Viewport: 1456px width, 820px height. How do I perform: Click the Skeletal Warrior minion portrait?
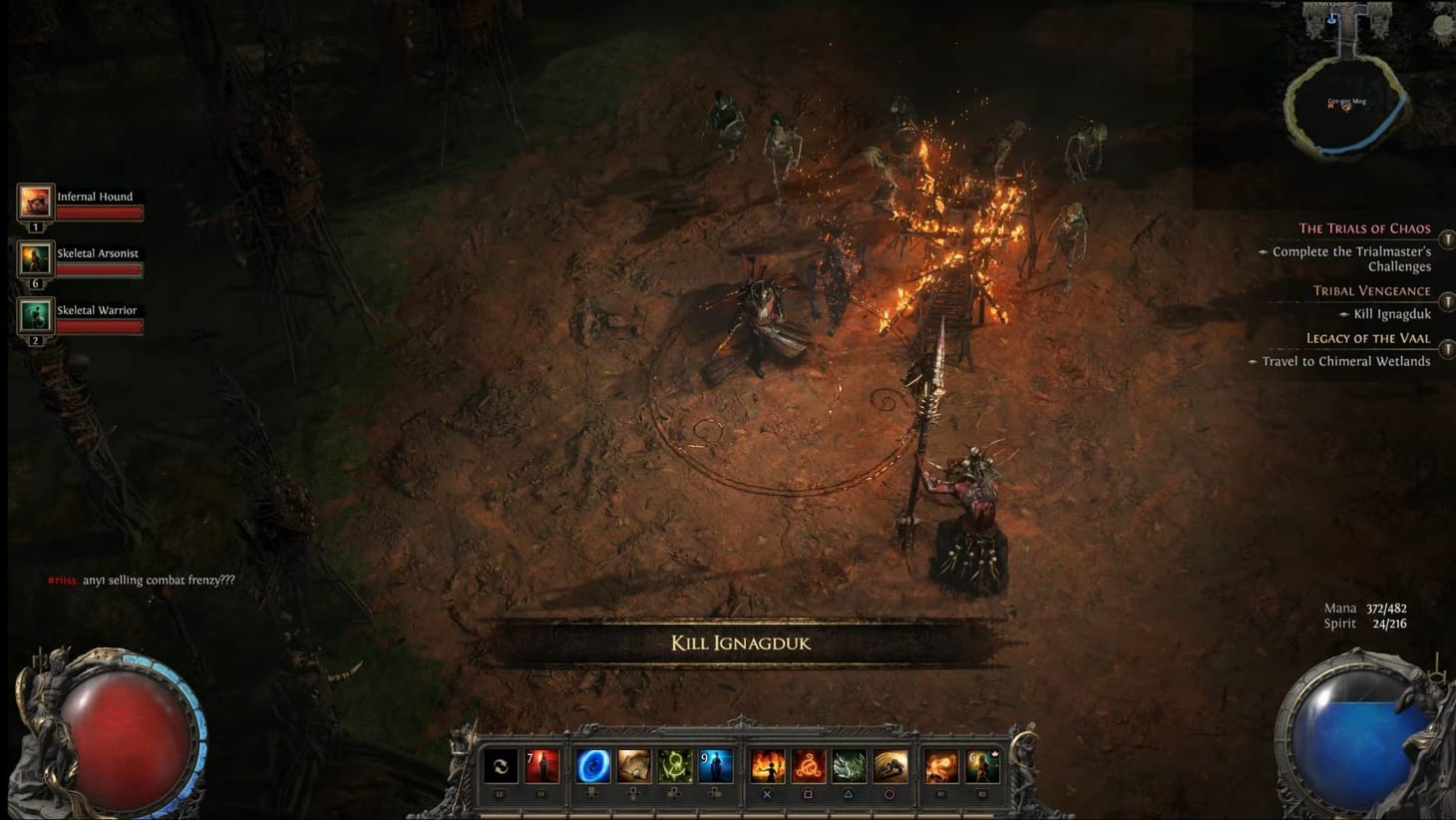click(35, 316)
